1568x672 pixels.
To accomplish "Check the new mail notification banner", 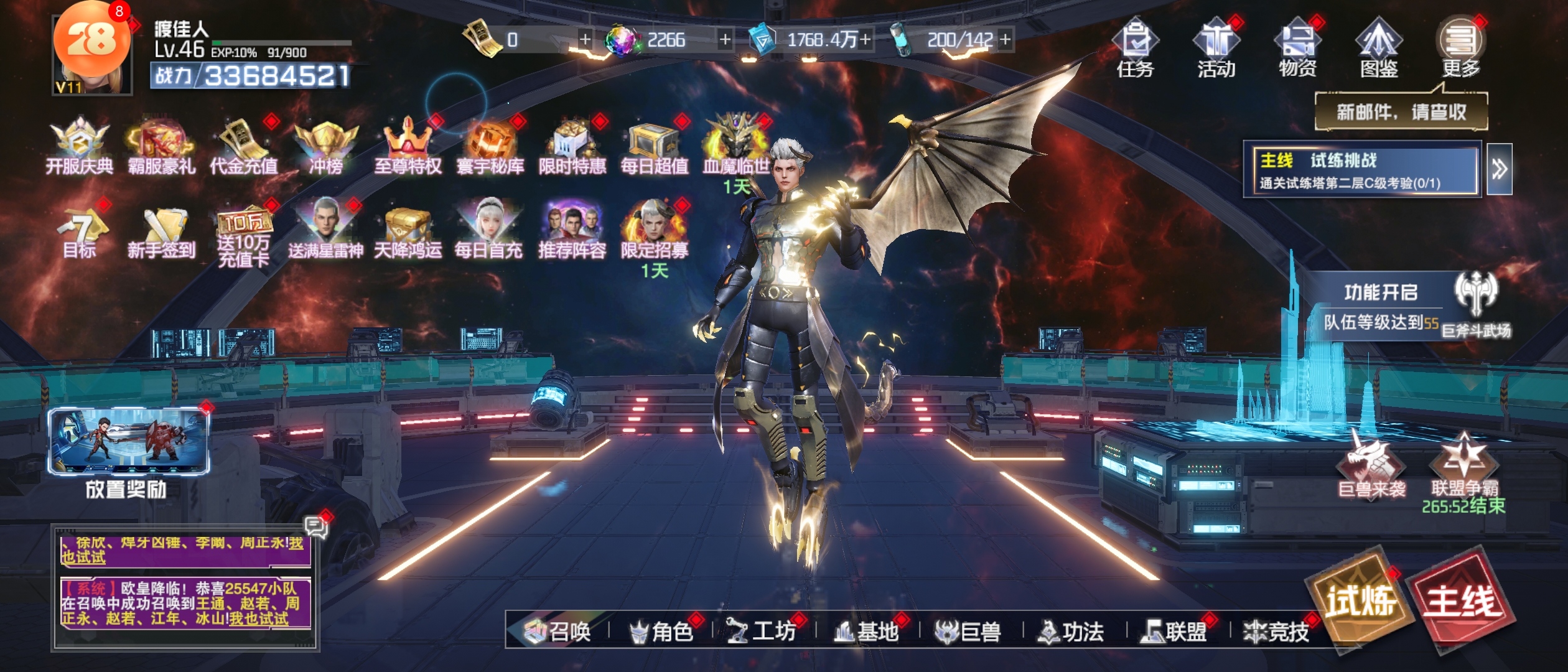I will click(x=1401, y=112).
